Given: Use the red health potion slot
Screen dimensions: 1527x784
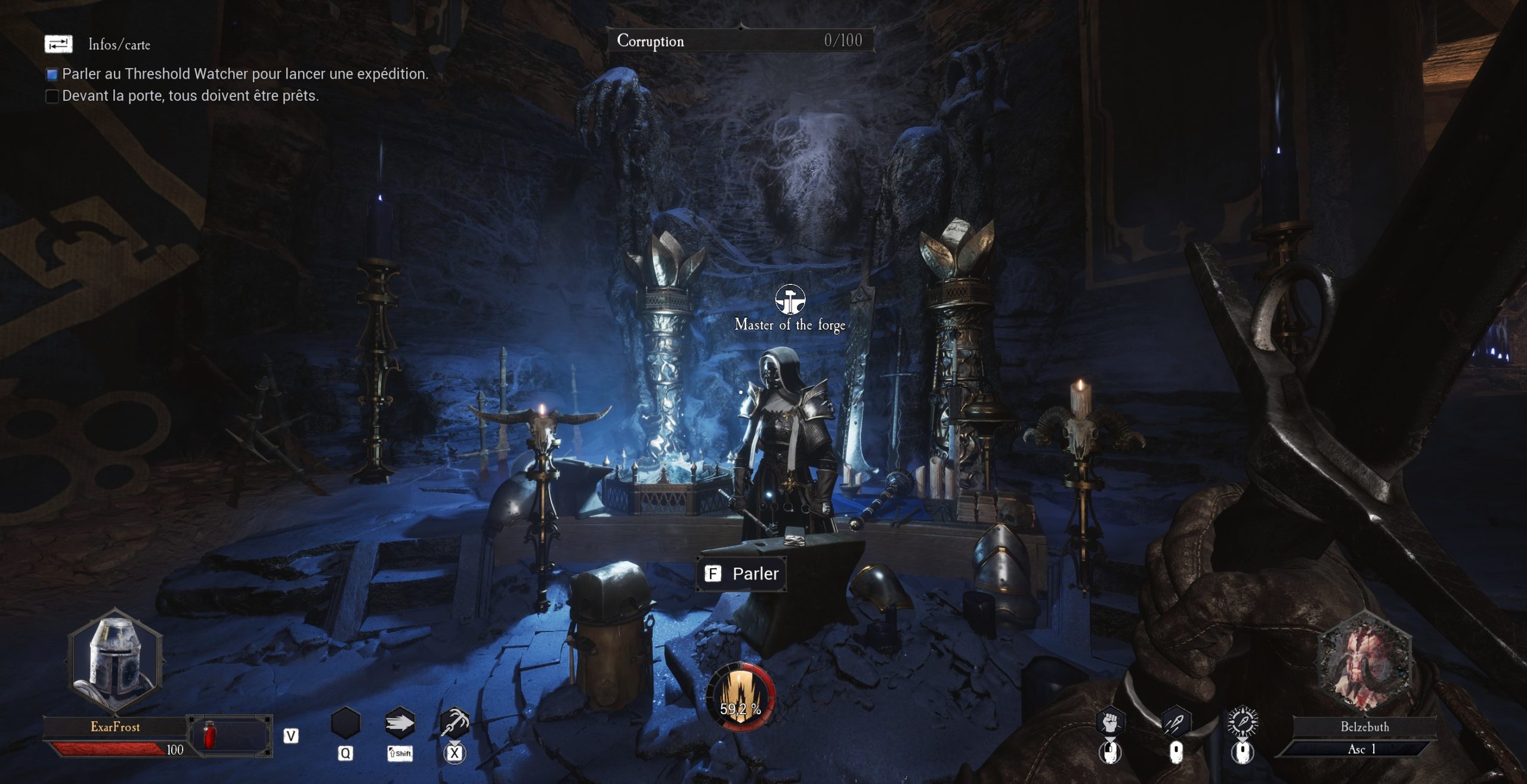Looking at the screenshot, I should [x=209, y=735].
